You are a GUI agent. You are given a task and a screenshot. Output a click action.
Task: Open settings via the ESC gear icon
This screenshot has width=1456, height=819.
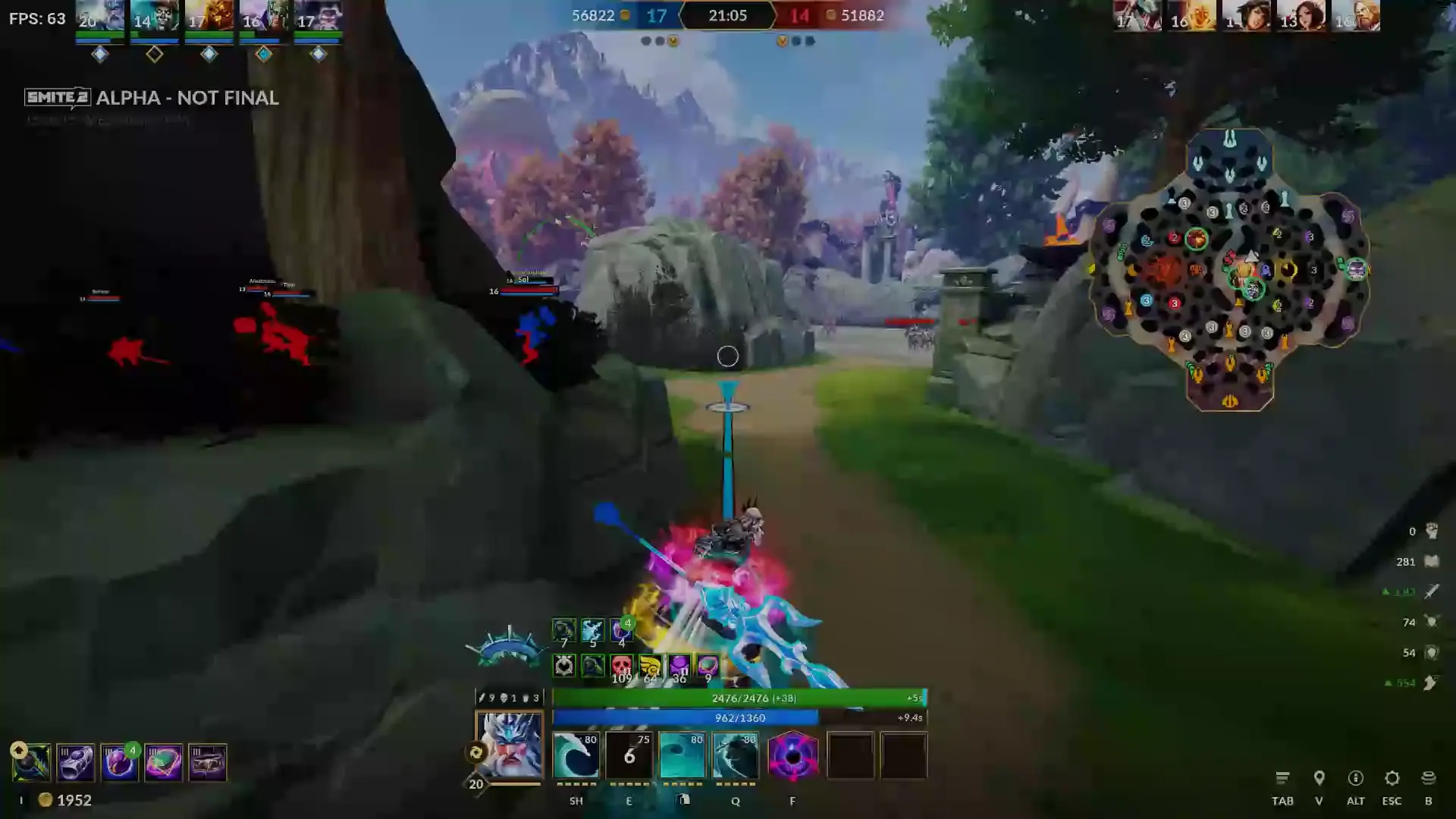[x=1392, y=778]
